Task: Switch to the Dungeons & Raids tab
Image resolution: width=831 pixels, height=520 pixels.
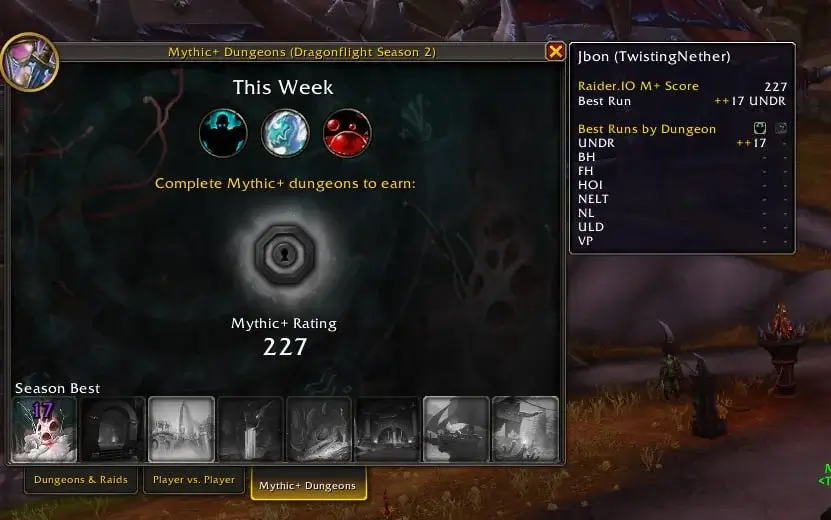Action: [81, 480]
